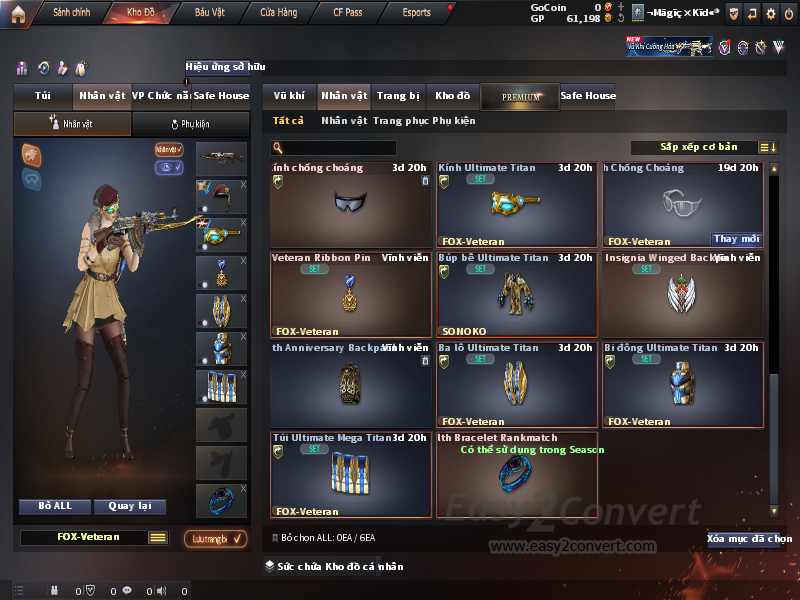Select the Vũ khí inventory tab
This screenshot has width=800, height=600.
click(289, 96)
